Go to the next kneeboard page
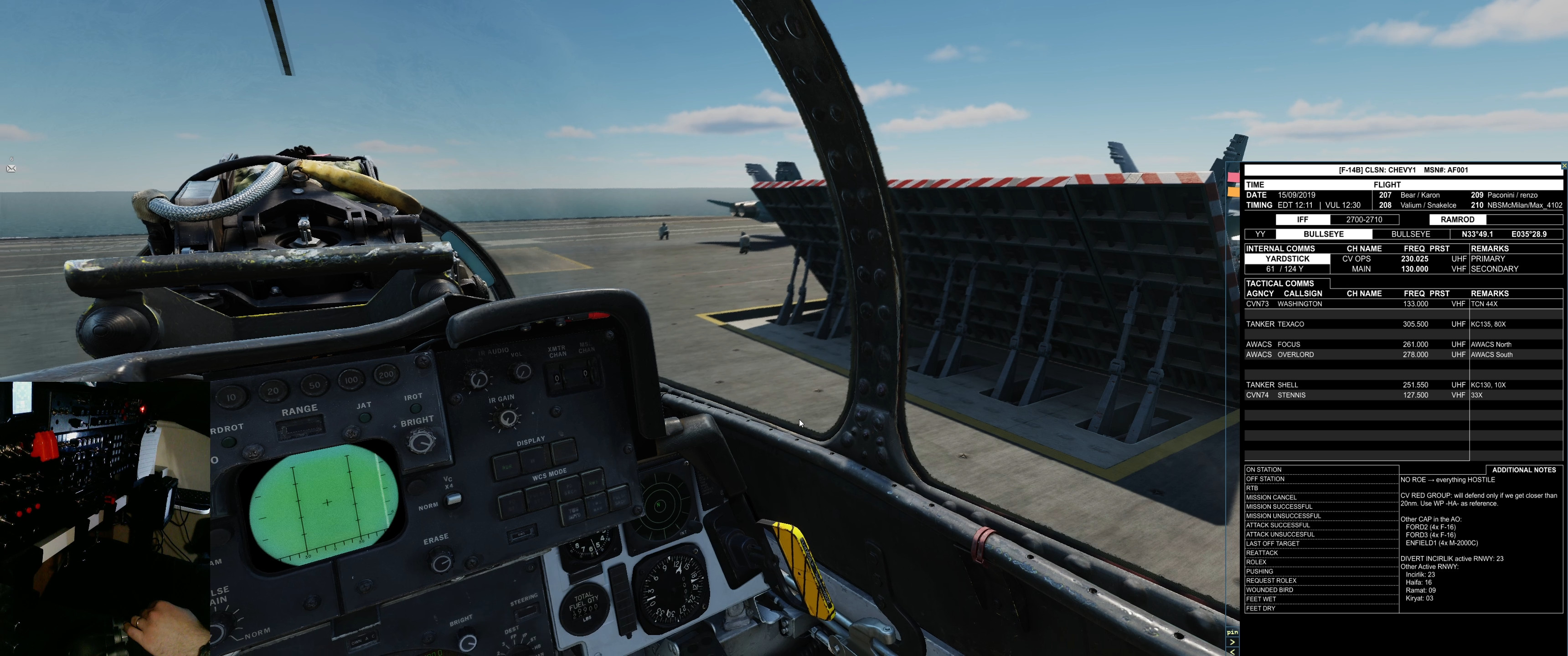The height and width of the screenshot is (656, 1568). click(1232, 641)
